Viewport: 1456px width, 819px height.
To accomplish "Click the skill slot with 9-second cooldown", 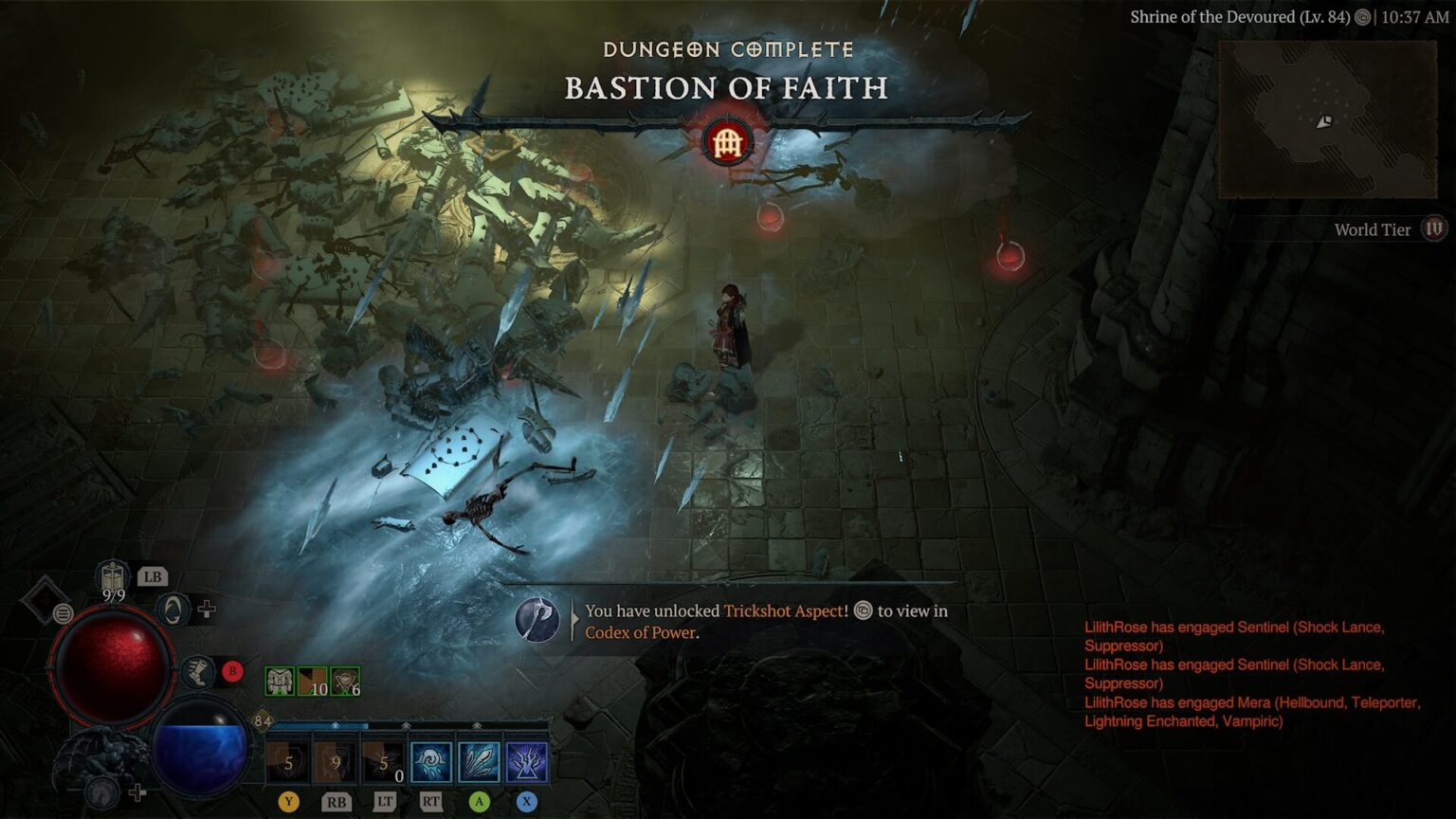I will click(336, 762).
